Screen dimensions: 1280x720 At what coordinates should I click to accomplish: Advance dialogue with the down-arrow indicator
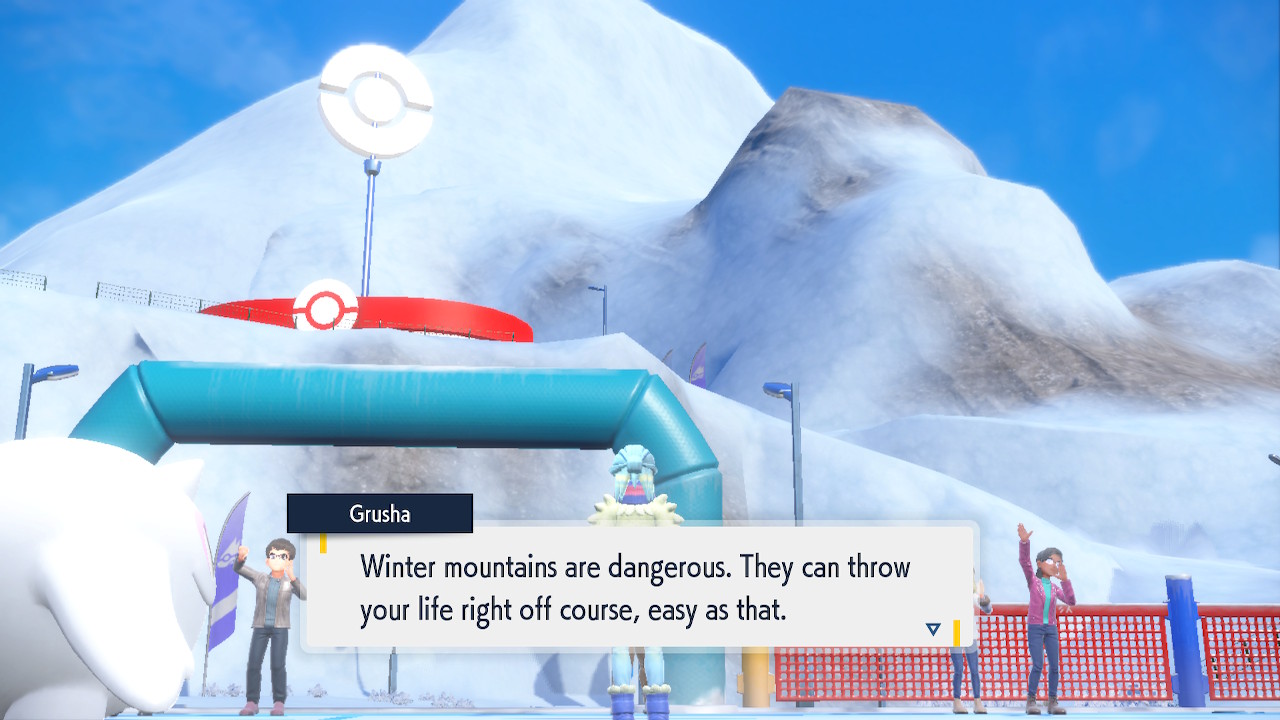pyautogui.click(x=933, y=629)
